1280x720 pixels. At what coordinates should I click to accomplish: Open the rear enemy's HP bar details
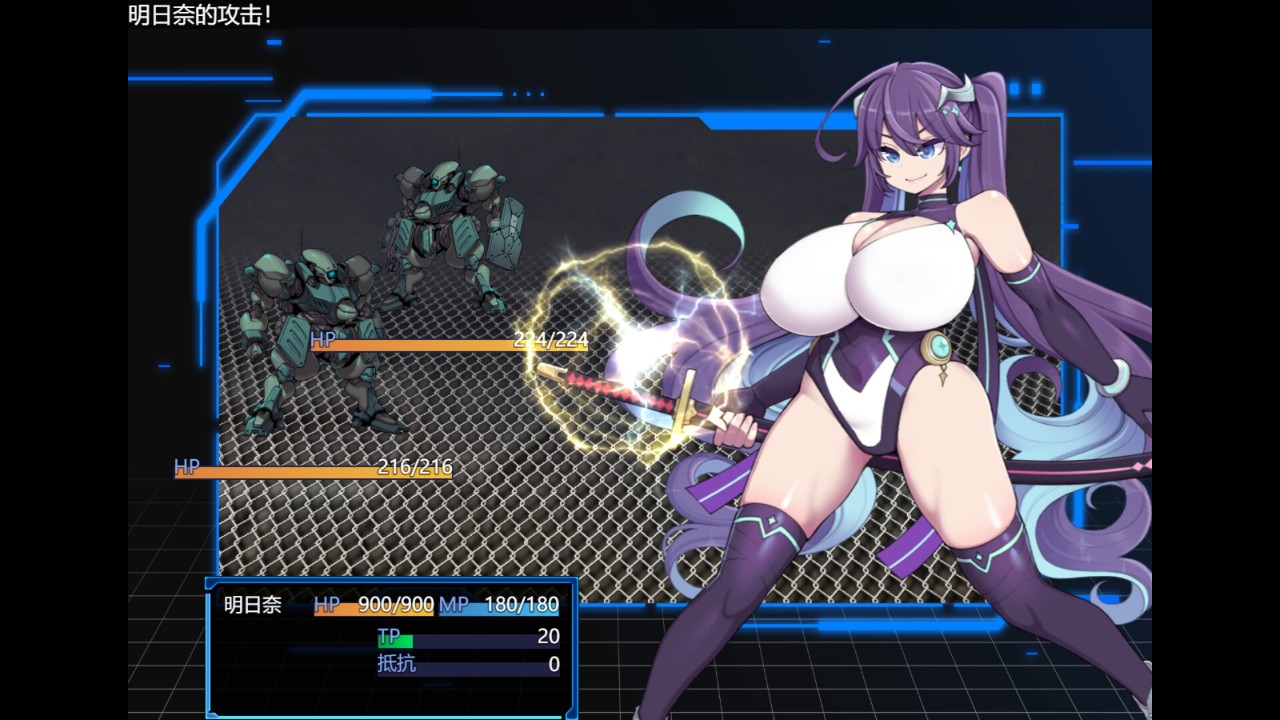click(430, 340)
